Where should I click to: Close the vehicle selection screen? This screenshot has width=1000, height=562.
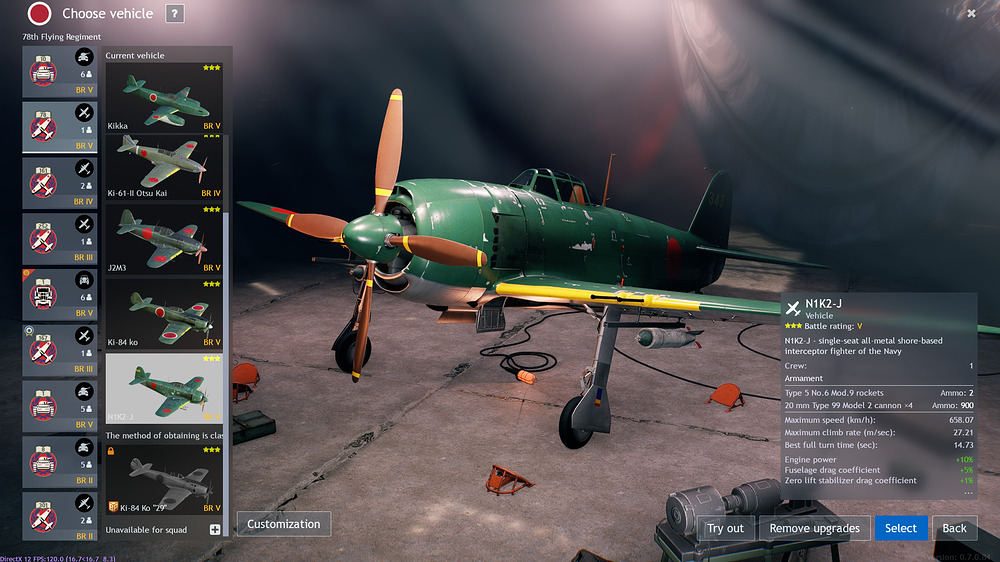click(971, 13)
